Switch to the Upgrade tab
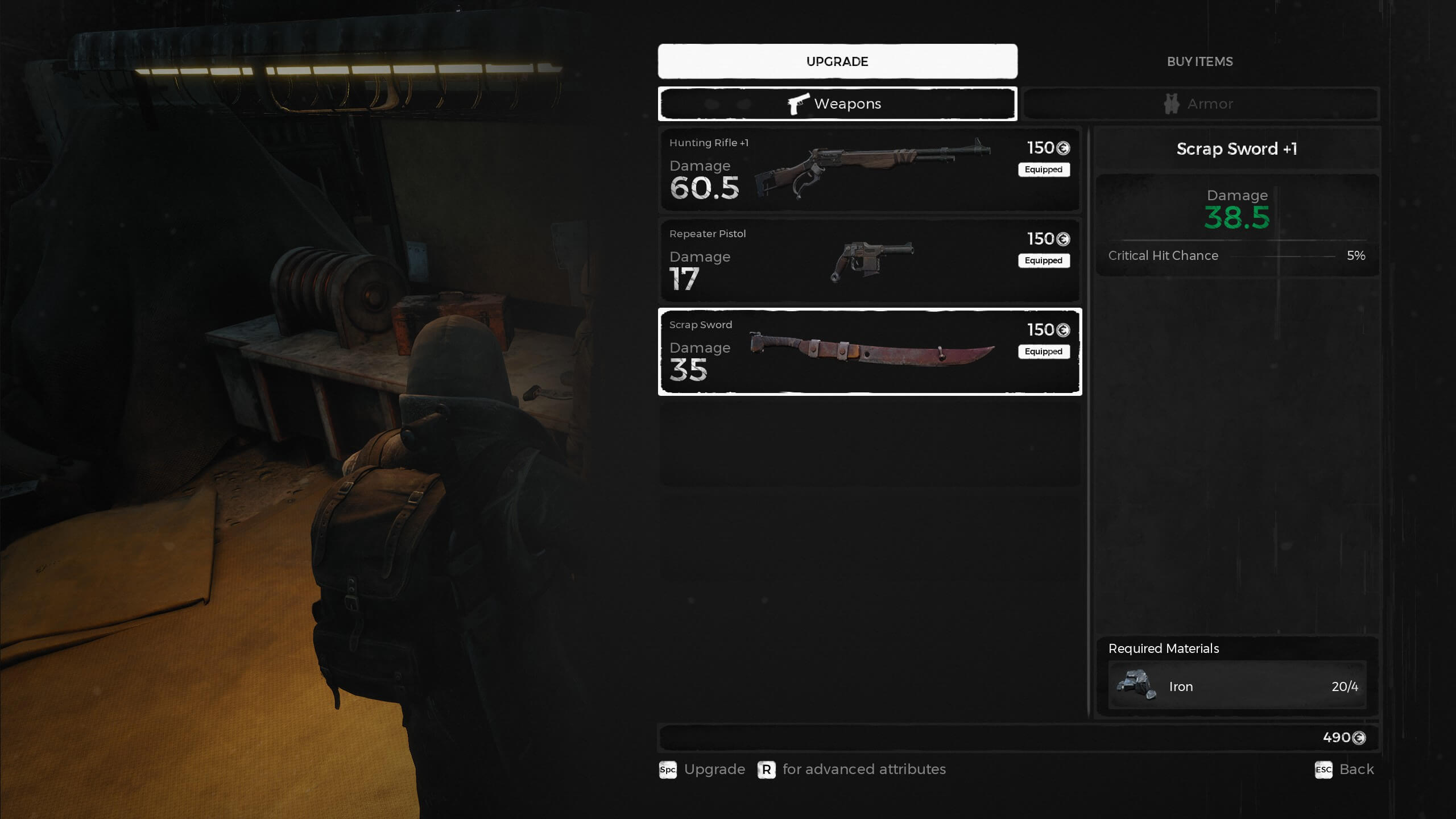Image resolution: width=1456 pixels, height=819 pixels. (837, 61)
